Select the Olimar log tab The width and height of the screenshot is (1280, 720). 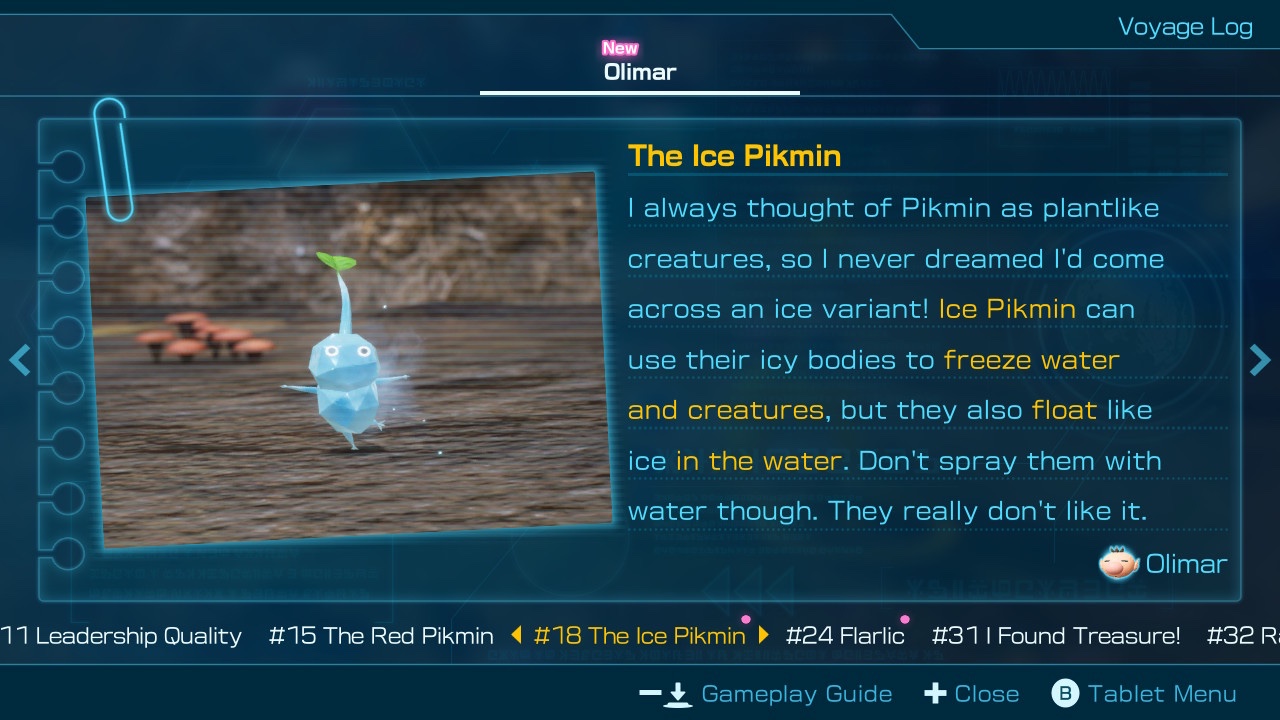[x=640, y=71]
